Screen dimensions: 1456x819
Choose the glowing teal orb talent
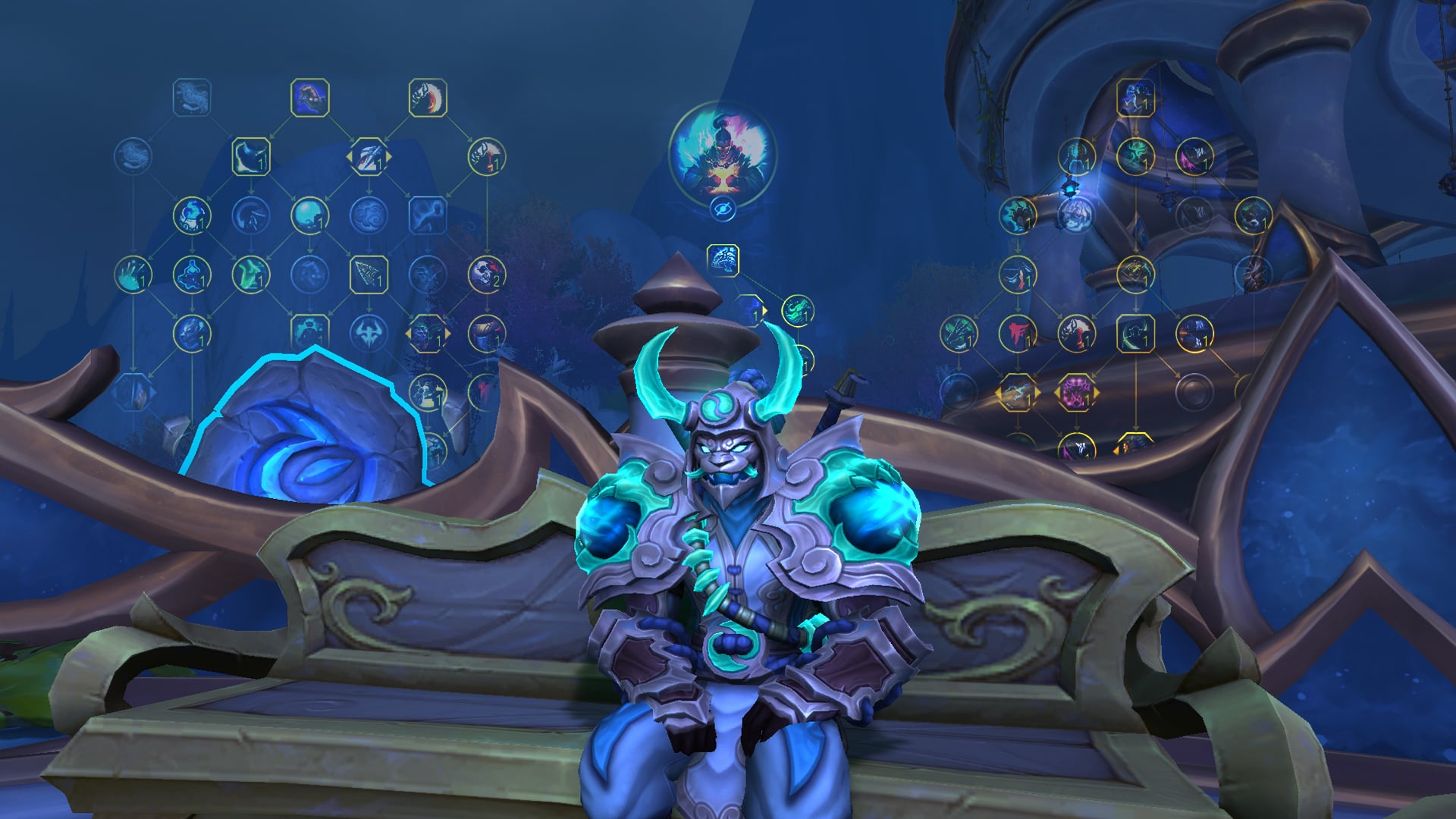pyautogui.click(x=309, y=215)
